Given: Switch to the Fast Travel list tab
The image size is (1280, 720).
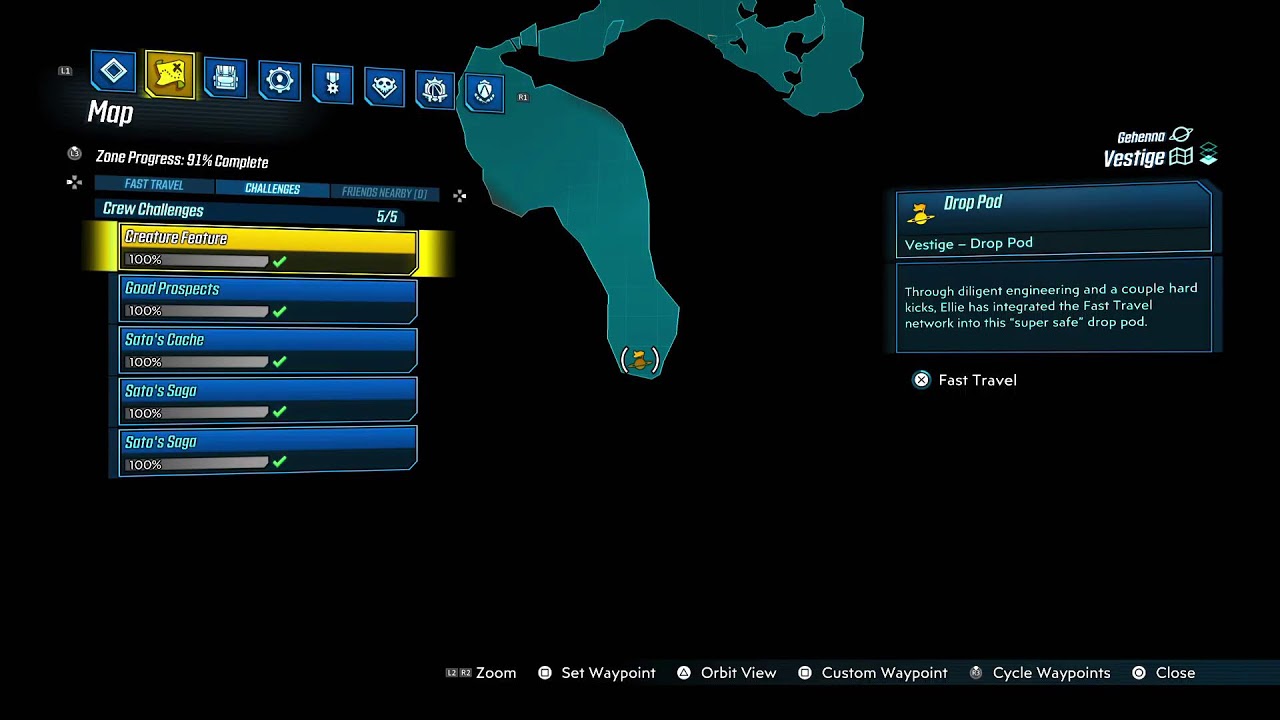Looking at the screenshot, I should pyautogui.click(x=154, y=185).
